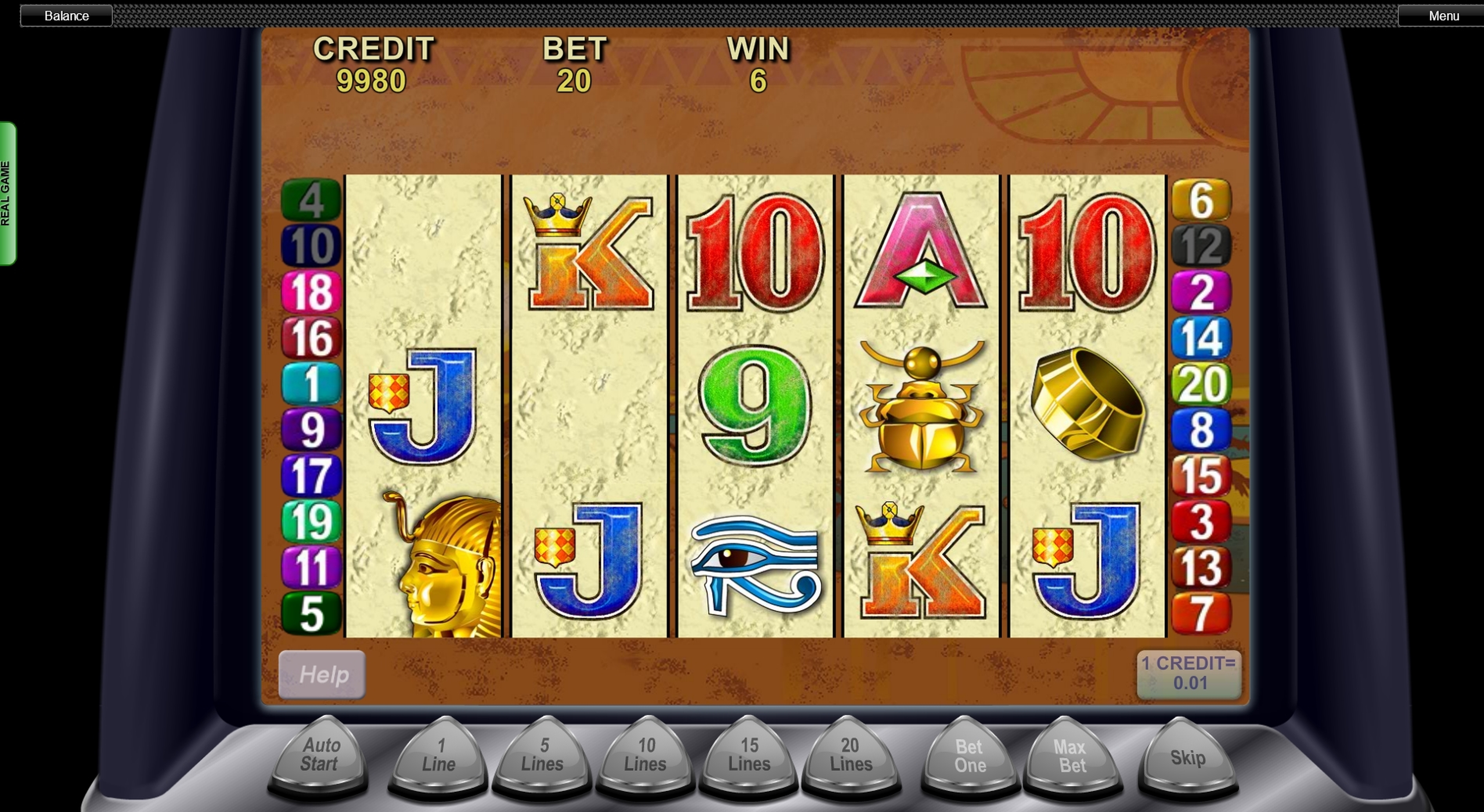The width and height of the screenshot is (1484, 812).
Task: Switch to the Real Game side tab
Action: 7,194
